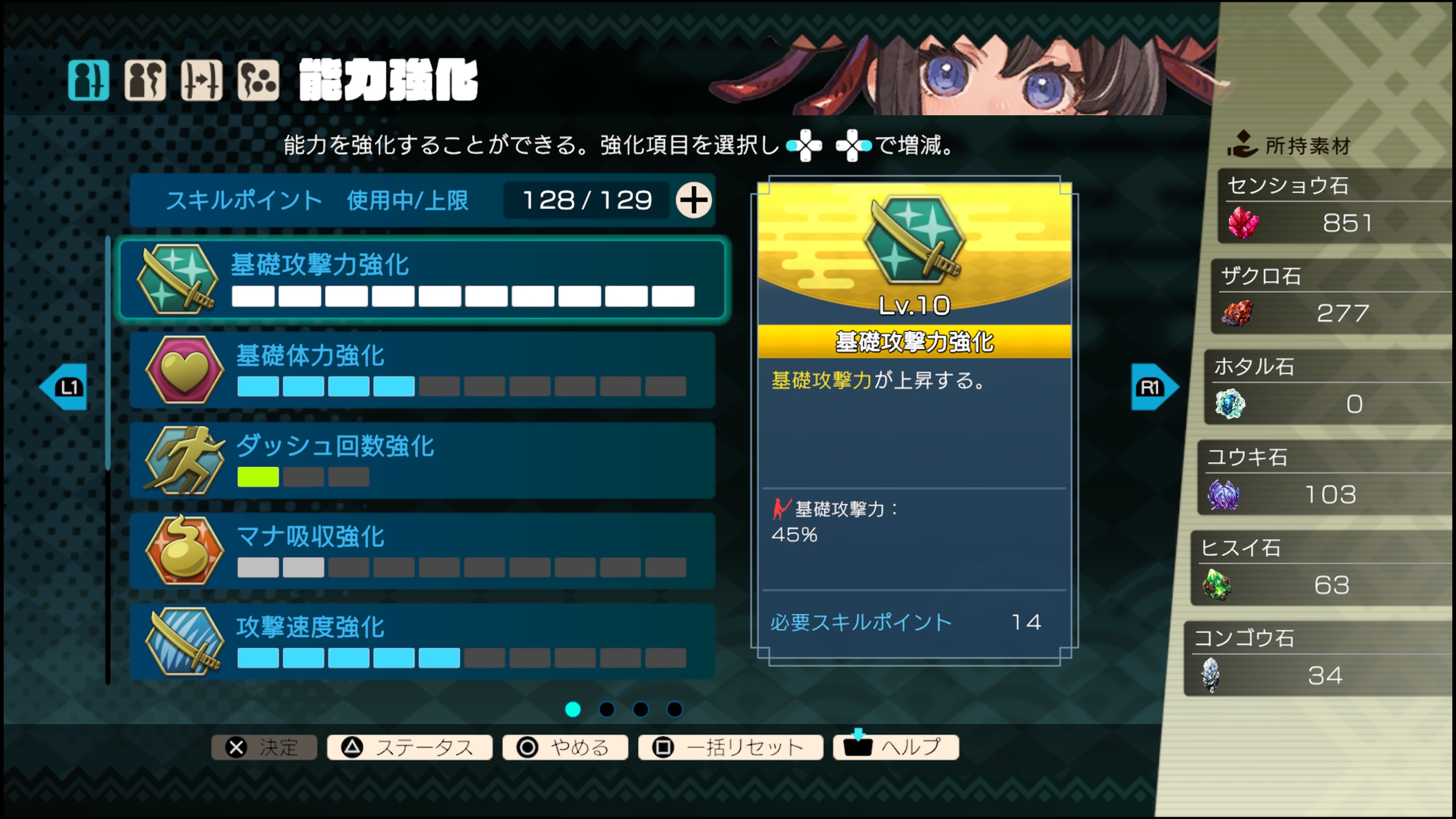
Task: Click the R1 next character arrow
Action: click(1153, 387)
